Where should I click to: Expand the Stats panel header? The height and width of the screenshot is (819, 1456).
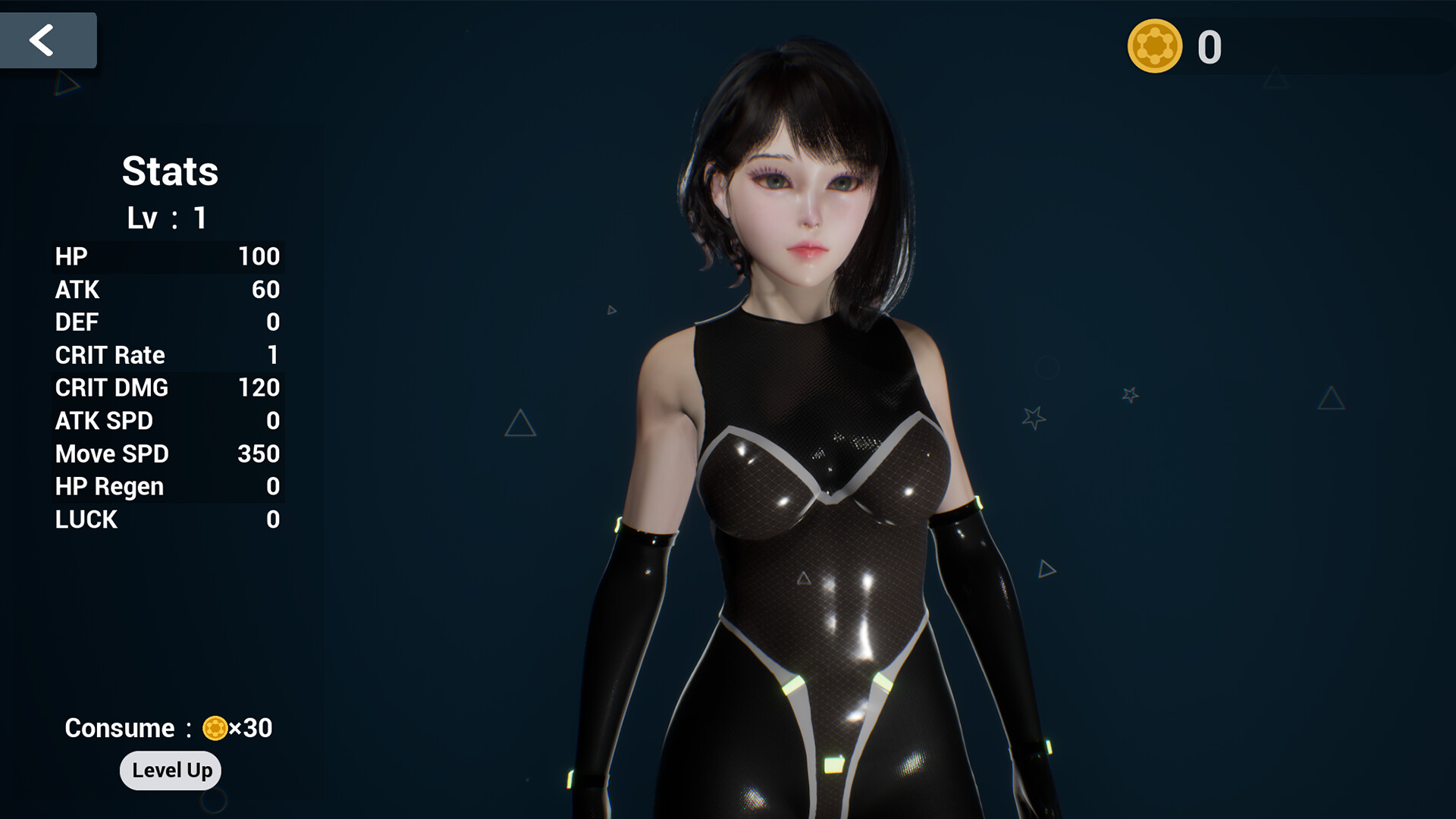coord(171,171)
